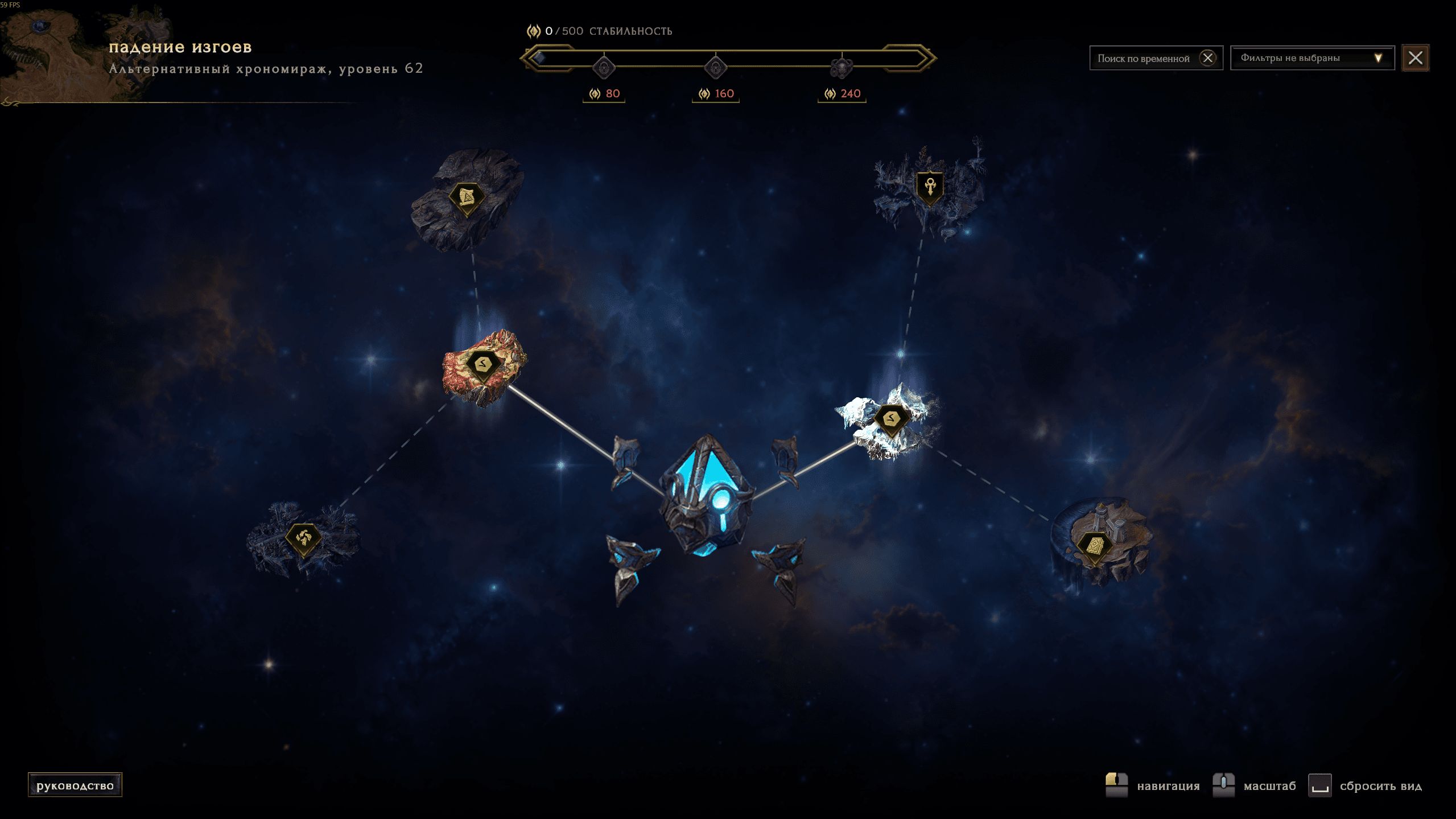Select the thorny island echo node
This screenshot has width=1456, height=819.
[303, 538]
